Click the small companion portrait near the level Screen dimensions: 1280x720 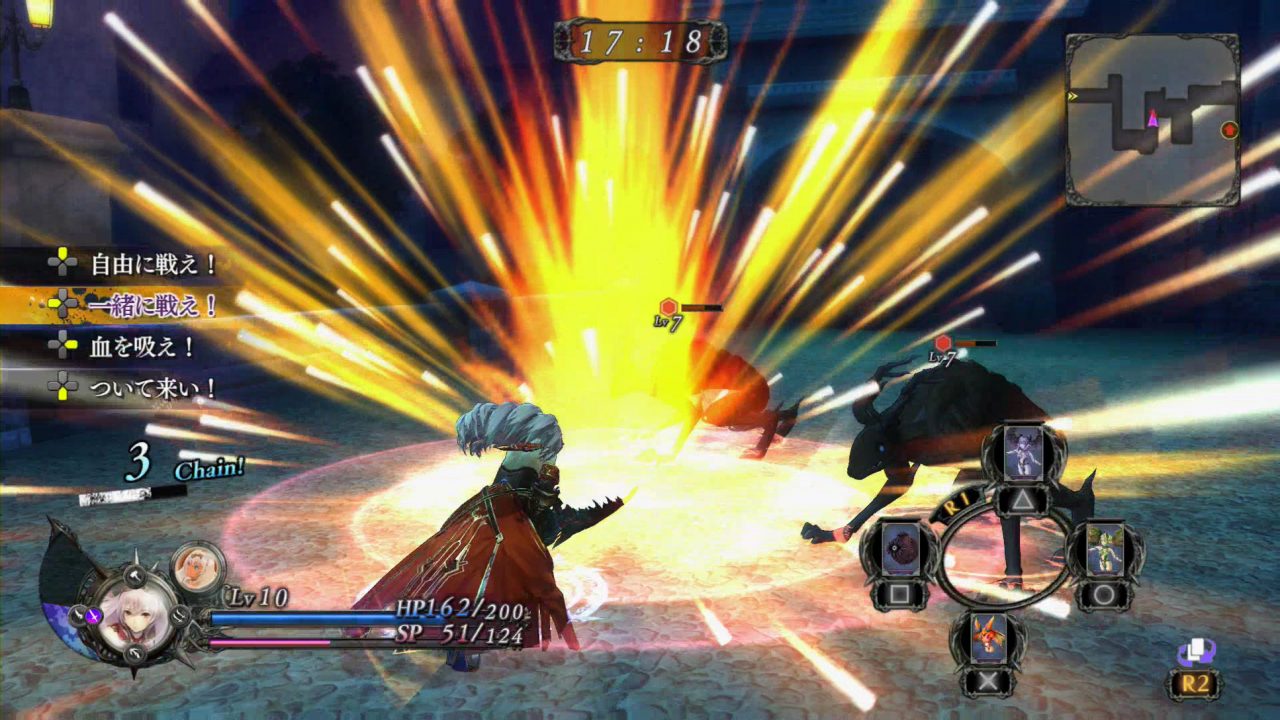pyautogui.click(x=196, y=568)
